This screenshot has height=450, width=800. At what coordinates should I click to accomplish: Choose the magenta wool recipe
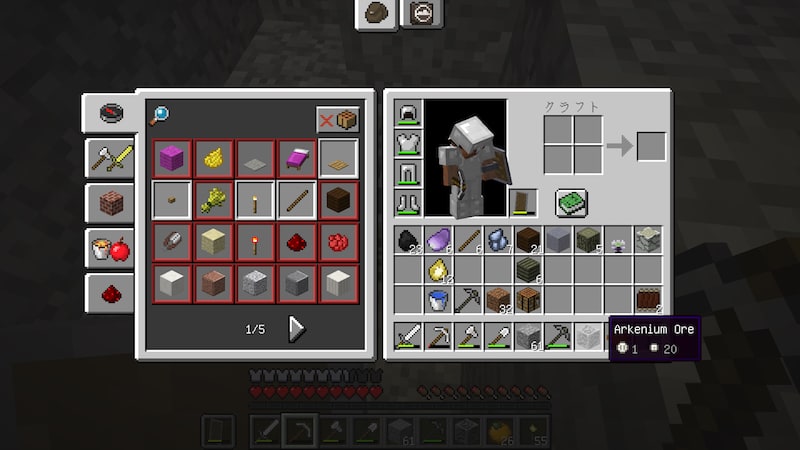[172, 158]
